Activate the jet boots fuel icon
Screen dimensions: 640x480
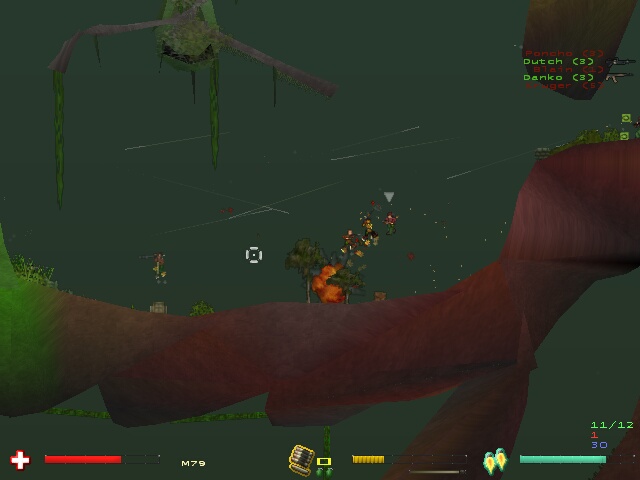[495, 461]
